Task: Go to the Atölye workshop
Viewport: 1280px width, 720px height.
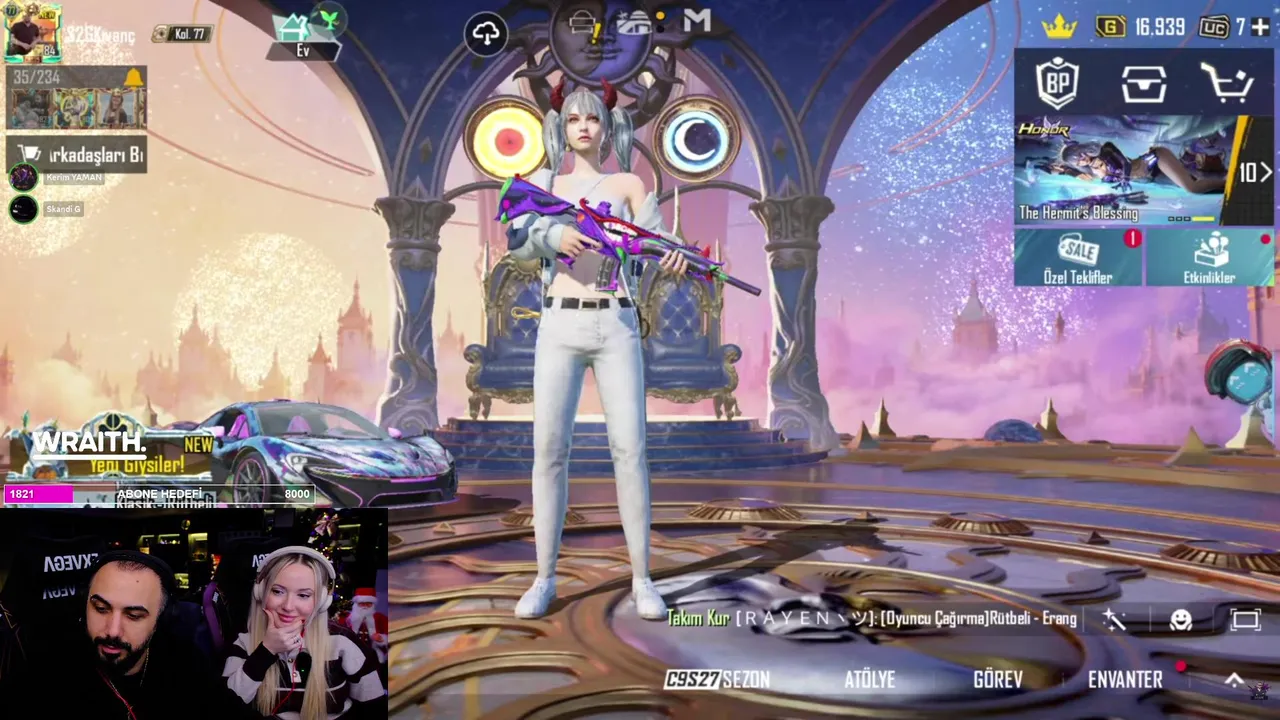Action: (x=869, y=680)
